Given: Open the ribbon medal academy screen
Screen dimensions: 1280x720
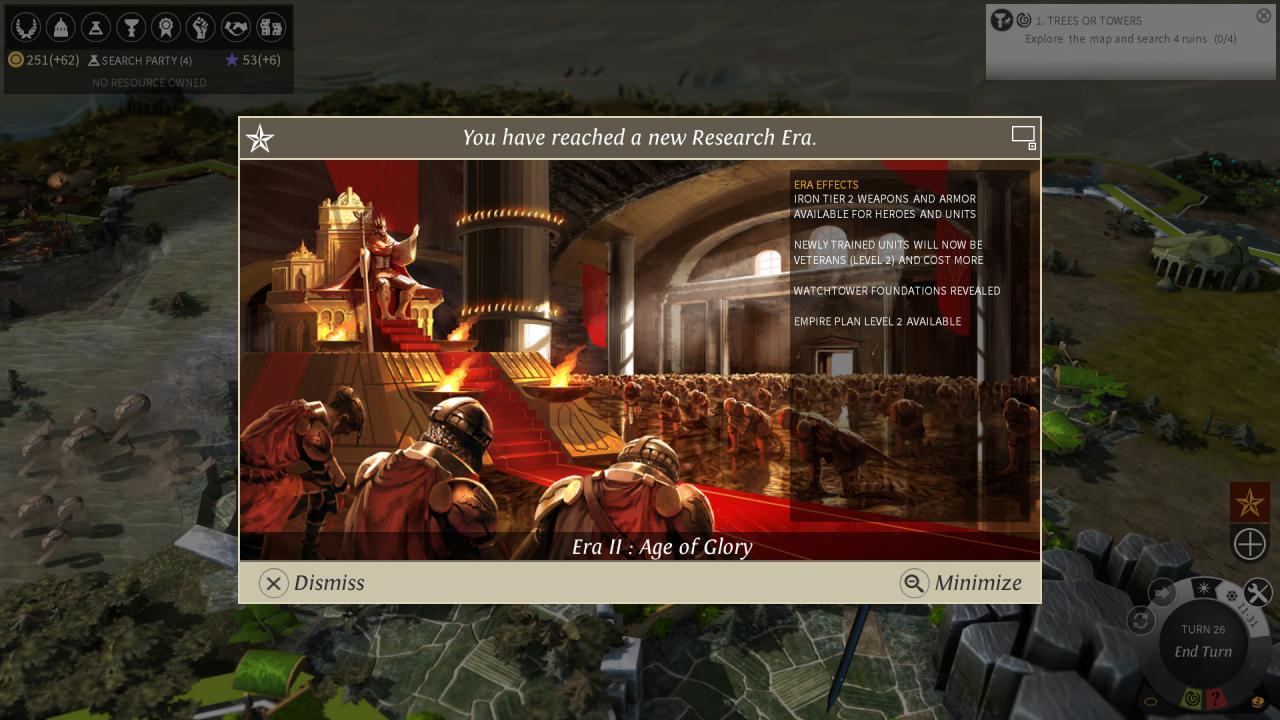Looking at the screenshot, I should coord(165,27).
